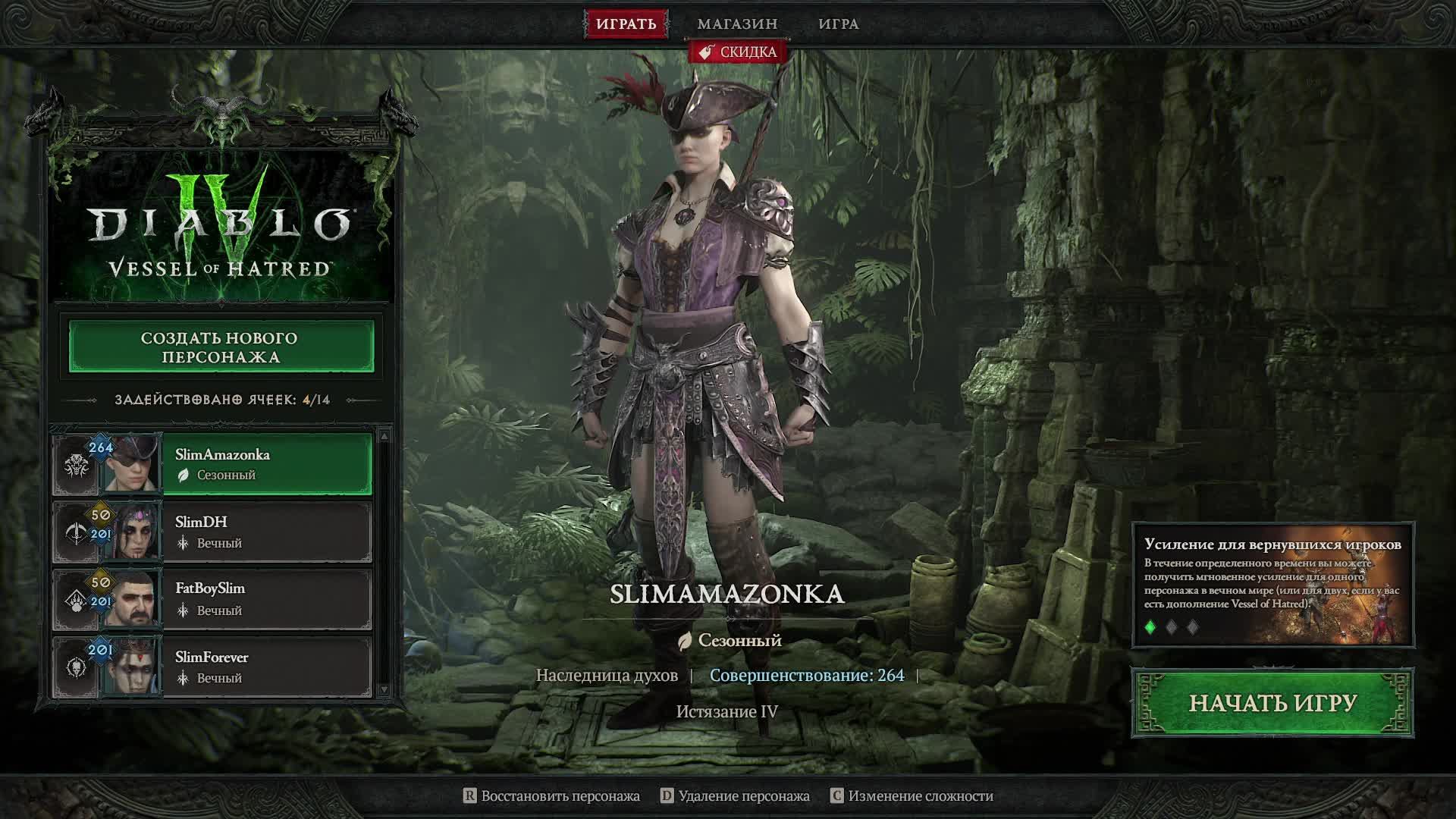Screen dimensions: 1456x819
Task: Click the scroll-down arrow of character list
Action: pos(384,689)
